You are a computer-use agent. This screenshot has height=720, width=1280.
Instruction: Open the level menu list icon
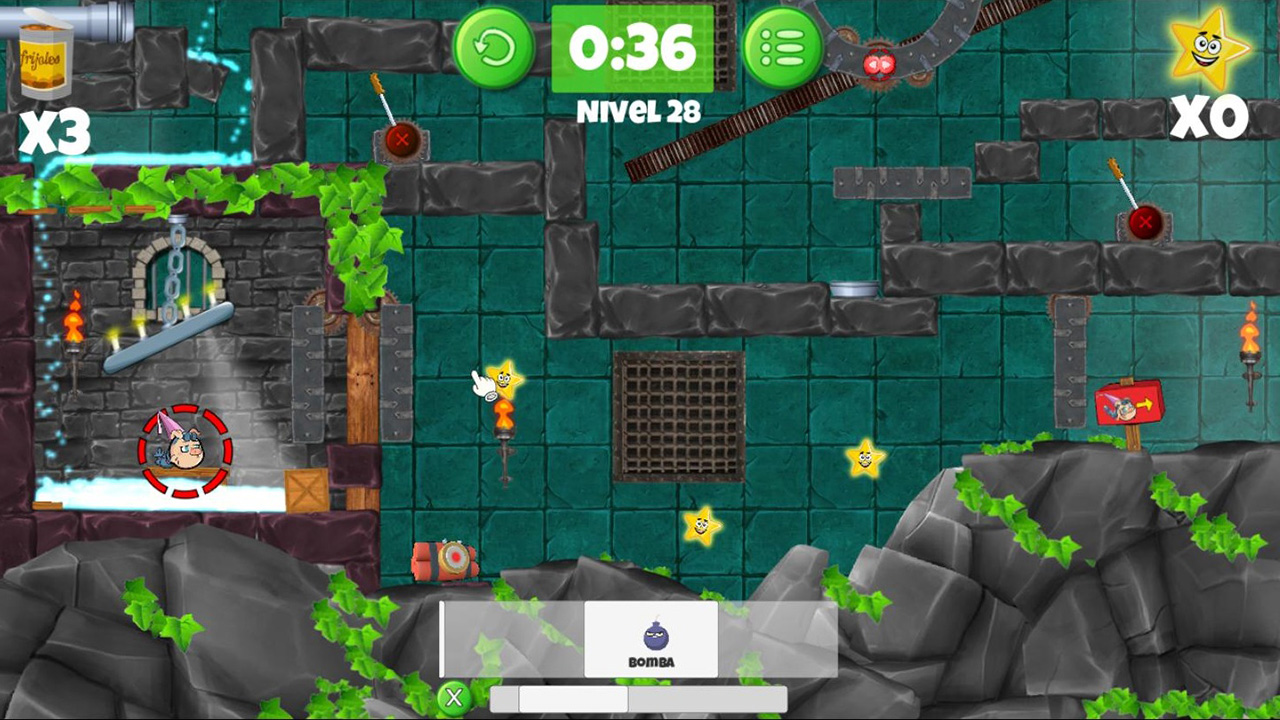[x=784, y=47]
